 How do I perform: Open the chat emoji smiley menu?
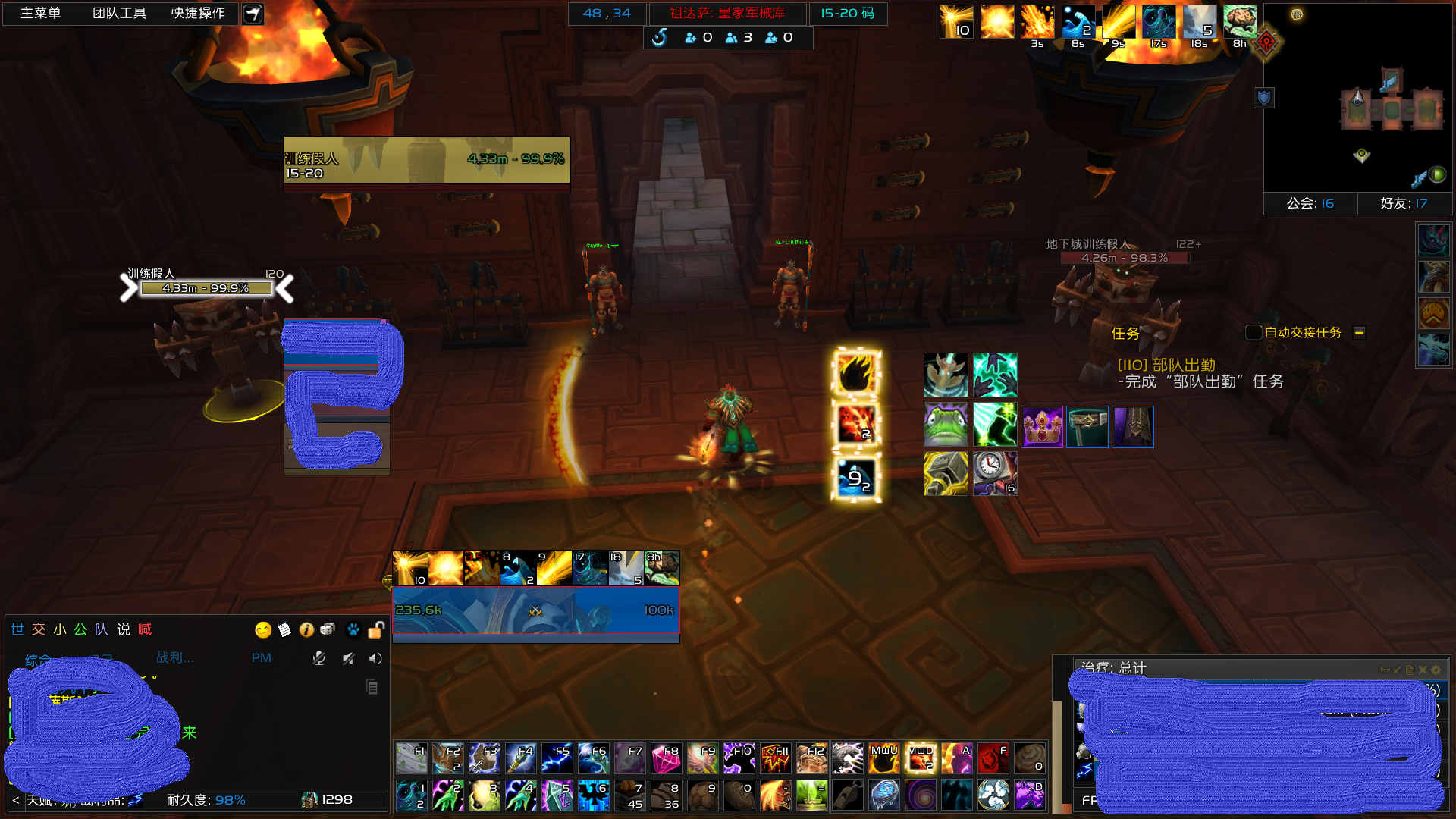point(263,629)
